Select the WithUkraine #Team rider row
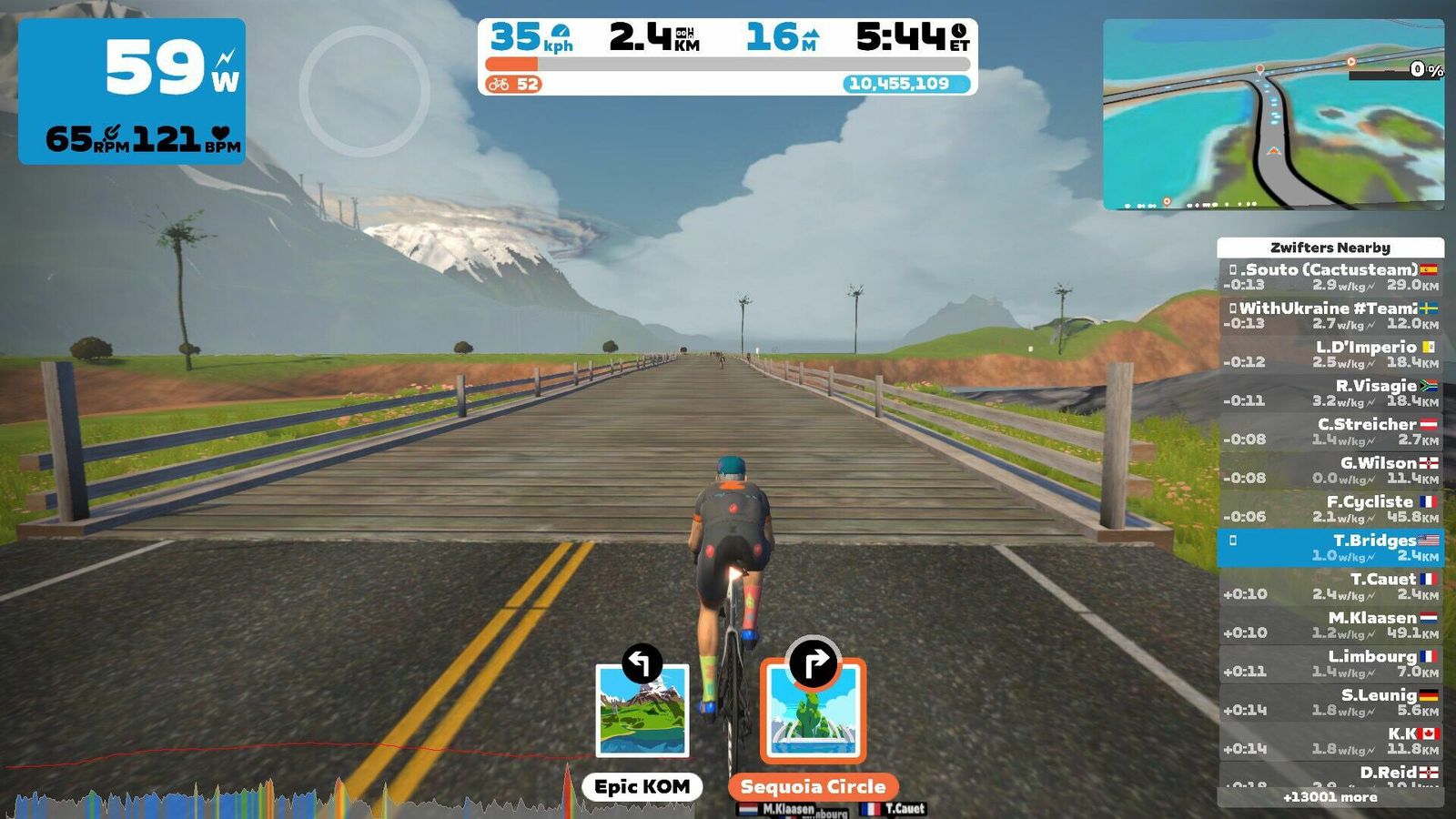The height and width of the screenshot is (819, 1456). click(1330, 316)
